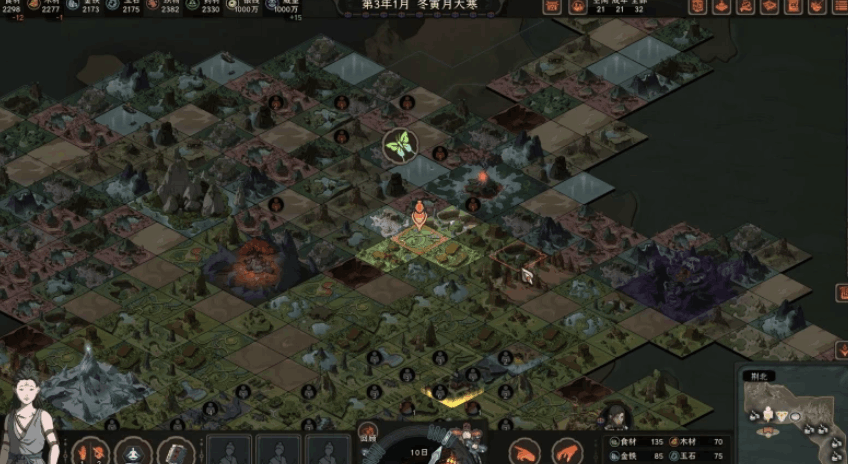
Task: Open the orange hand-gesture combat skills button
Action: tap(91, 451)
